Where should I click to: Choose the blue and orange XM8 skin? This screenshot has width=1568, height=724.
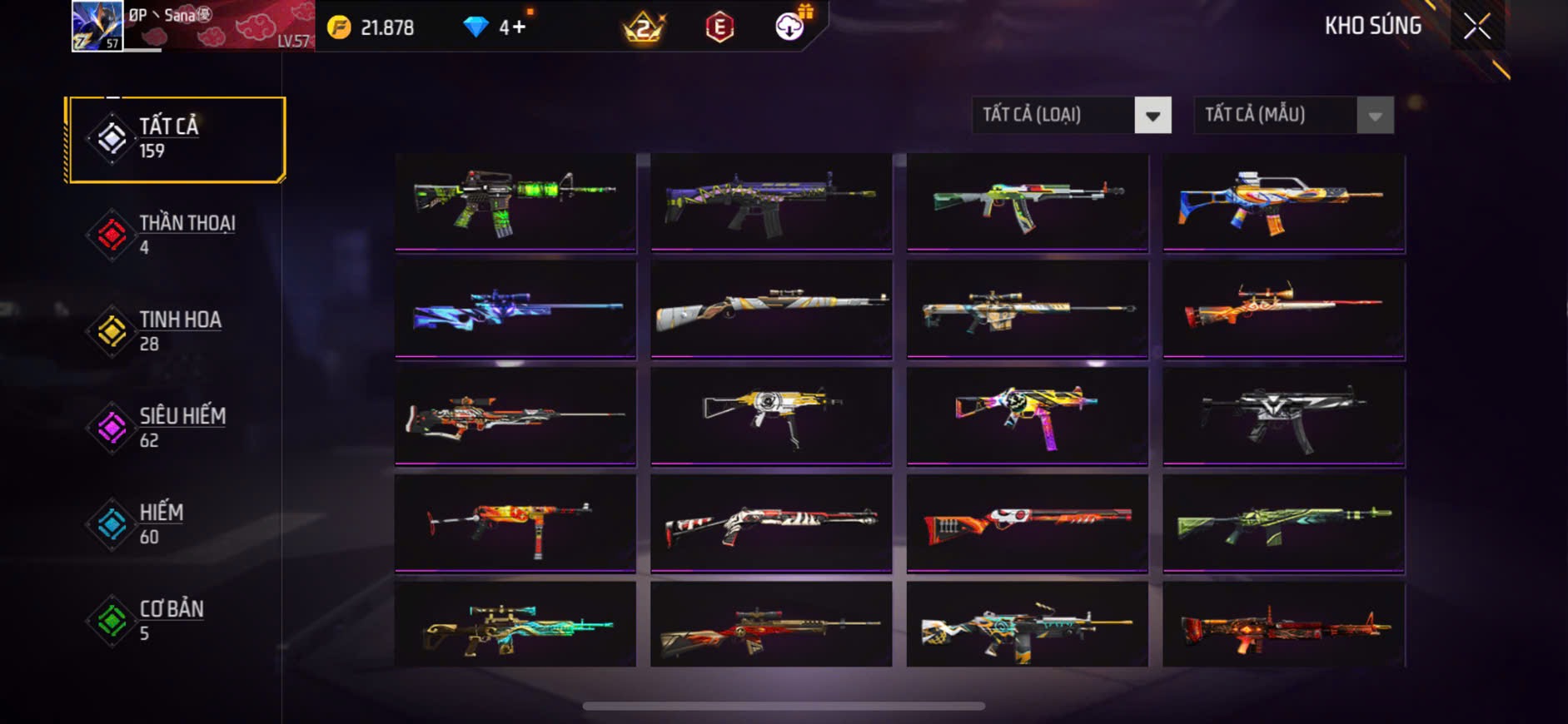pos(1283,201)
